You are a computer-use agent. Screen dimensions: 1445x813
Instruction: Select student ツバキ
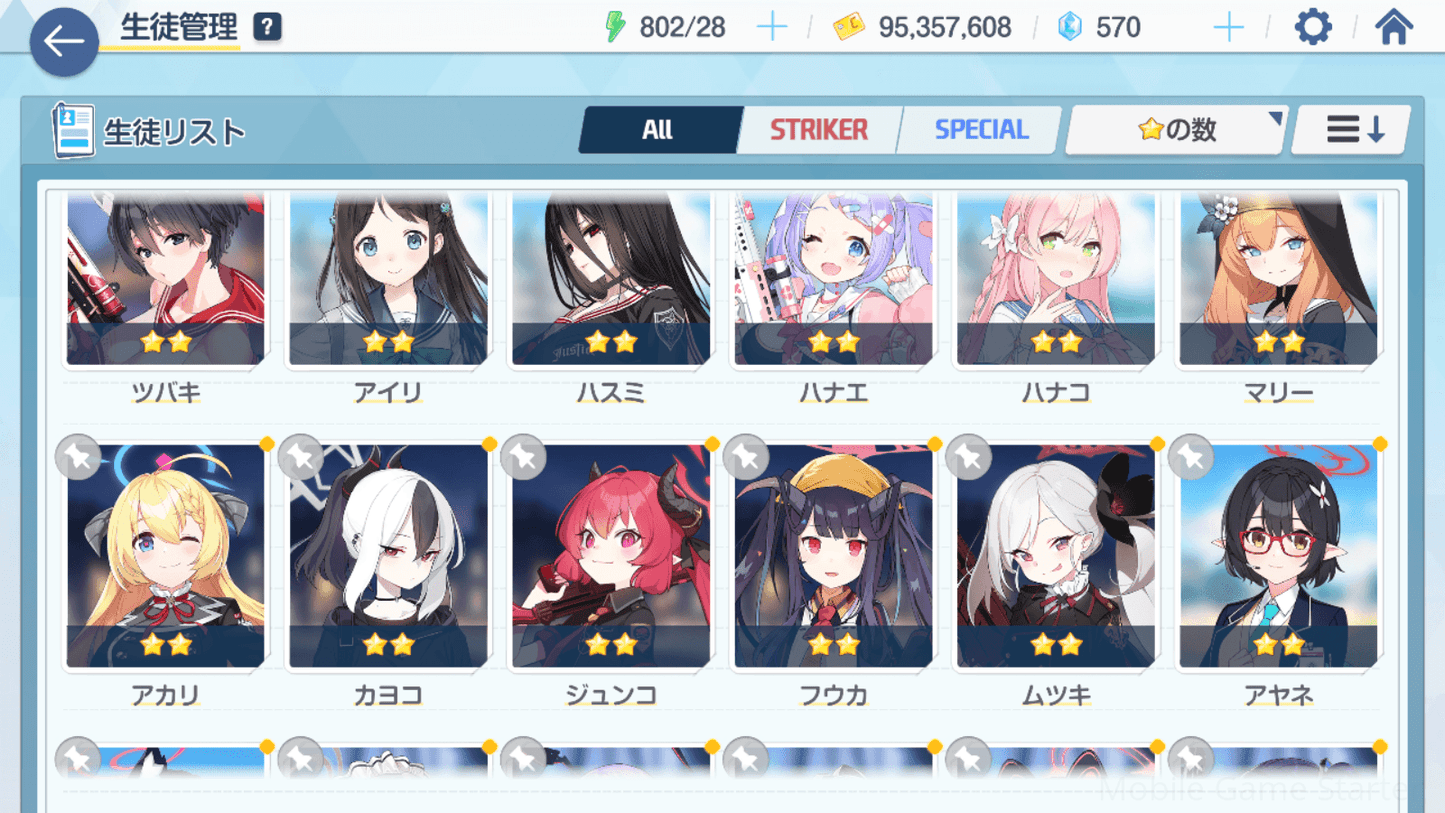point(166,280)
